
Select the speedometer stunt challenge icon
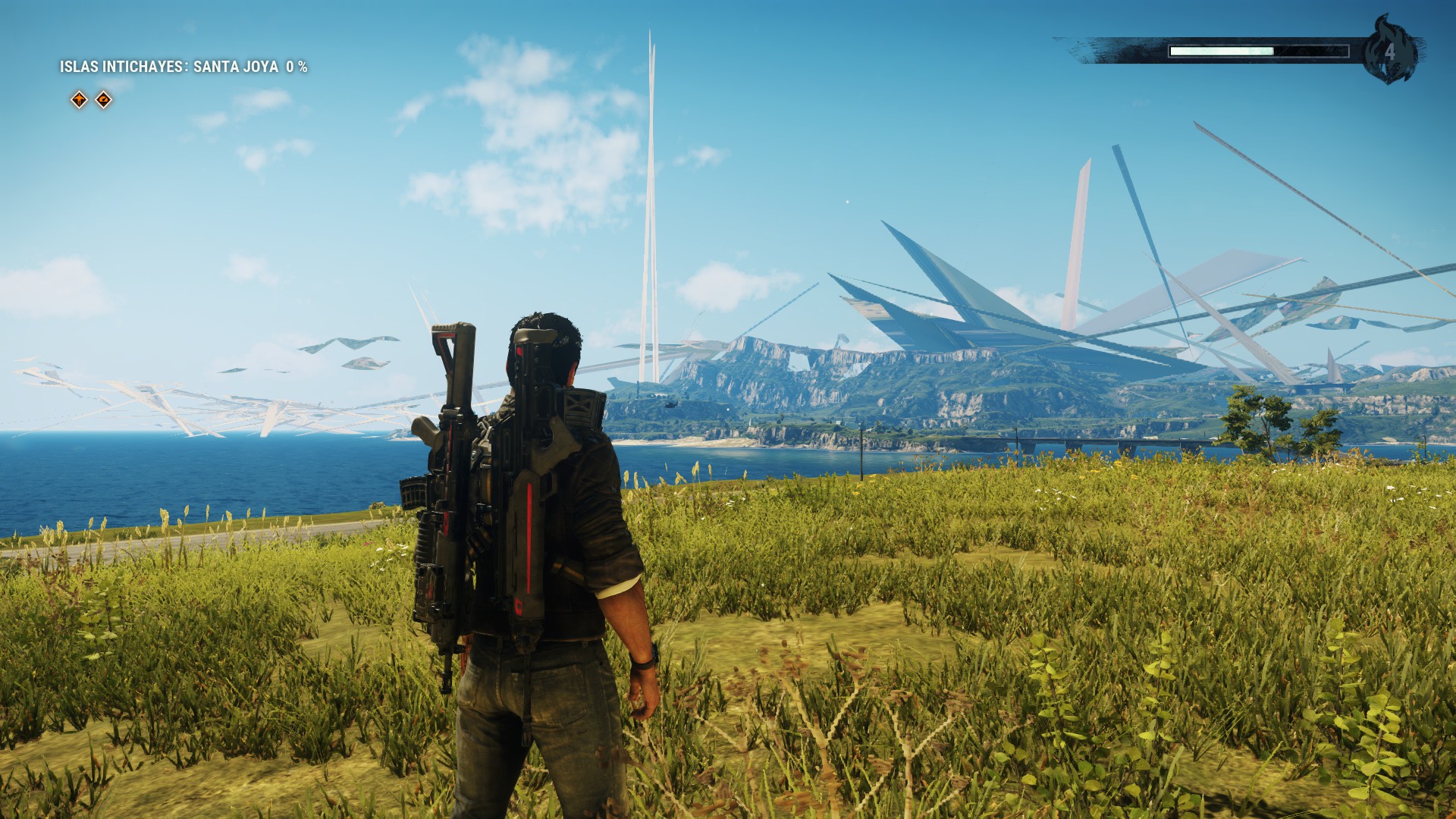tap(104, 99)
